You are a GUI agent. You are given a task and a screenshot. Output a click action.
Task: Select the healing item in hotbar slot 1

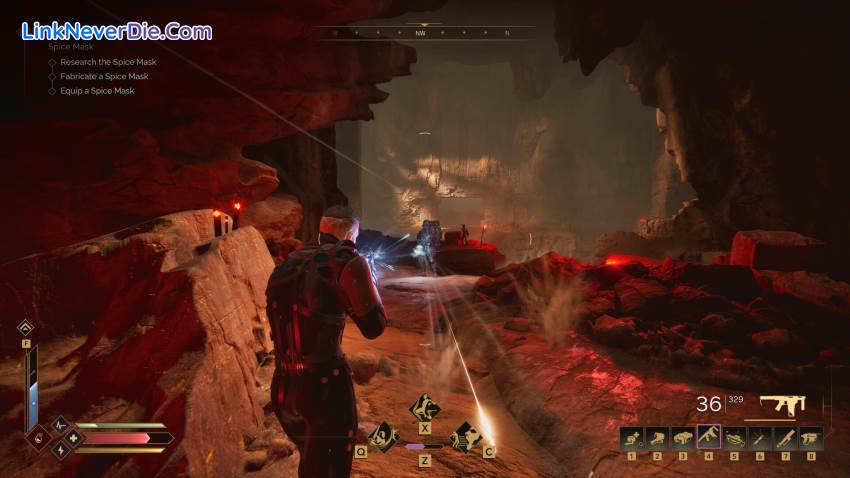pyautogui.click(x=631, y=437)
